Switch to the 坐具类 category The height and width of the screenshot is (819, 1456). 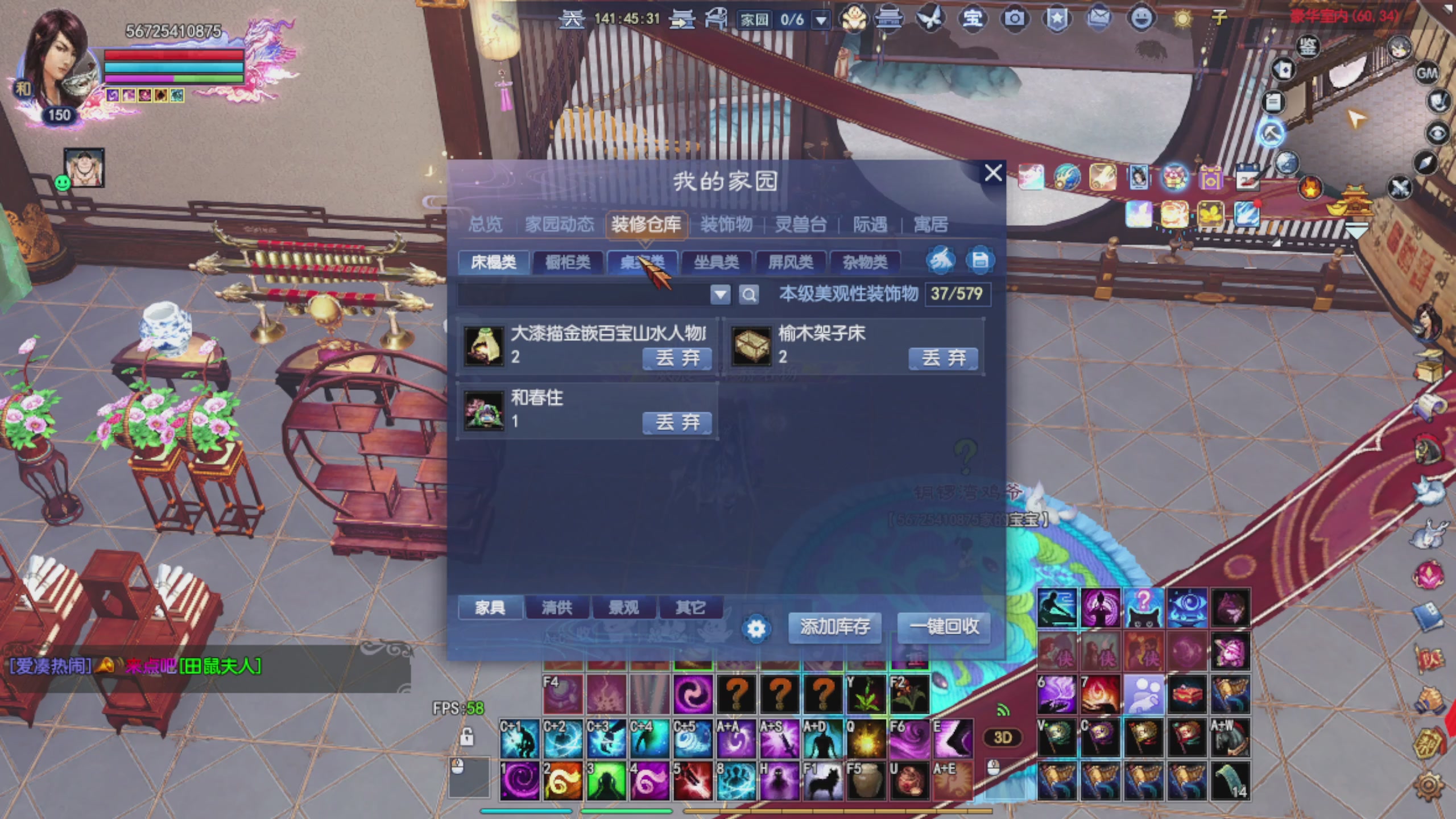pos(718,263)
